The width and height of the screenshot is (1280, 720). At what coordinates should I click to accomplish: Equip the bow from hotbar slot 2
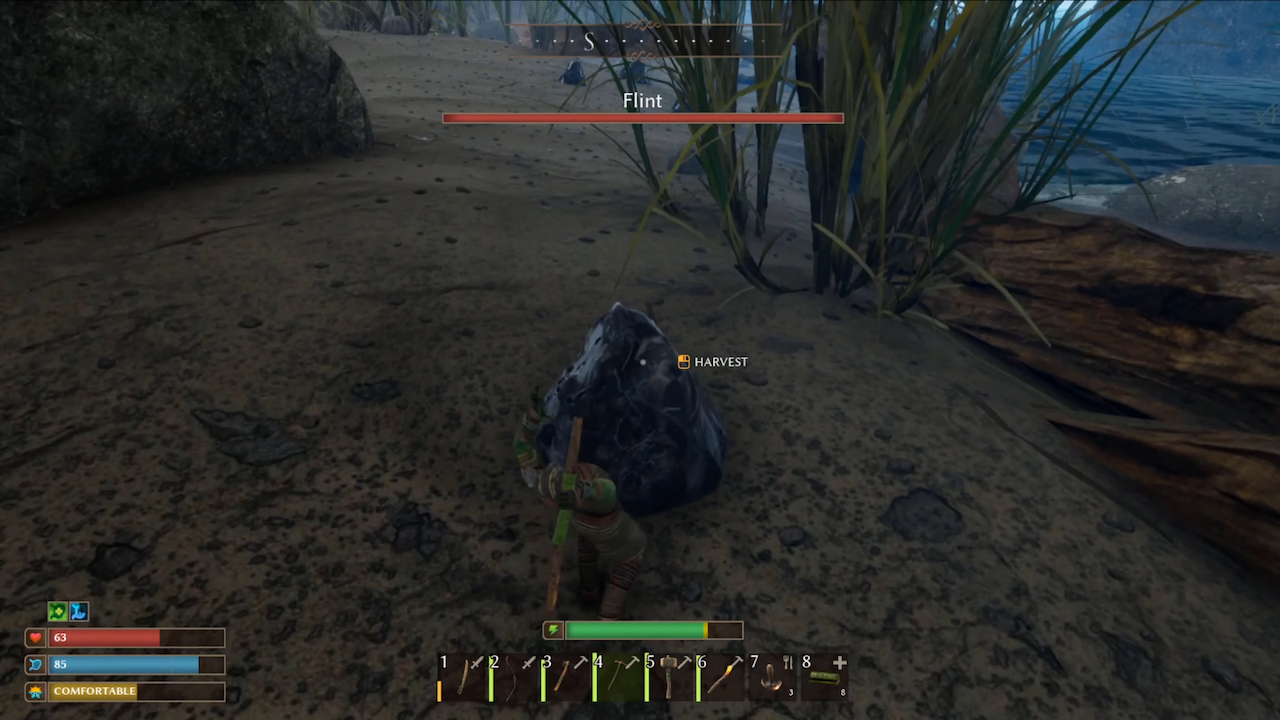[513, 678]
